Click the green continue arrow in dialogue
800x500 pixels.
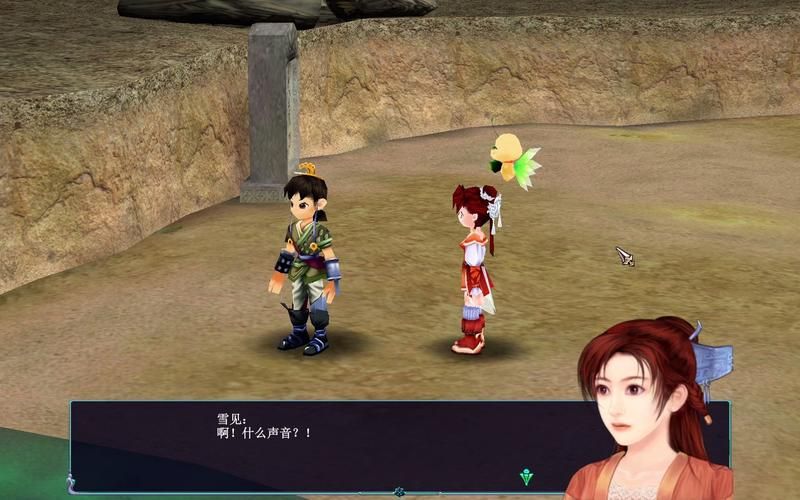[x=526, y=477]
